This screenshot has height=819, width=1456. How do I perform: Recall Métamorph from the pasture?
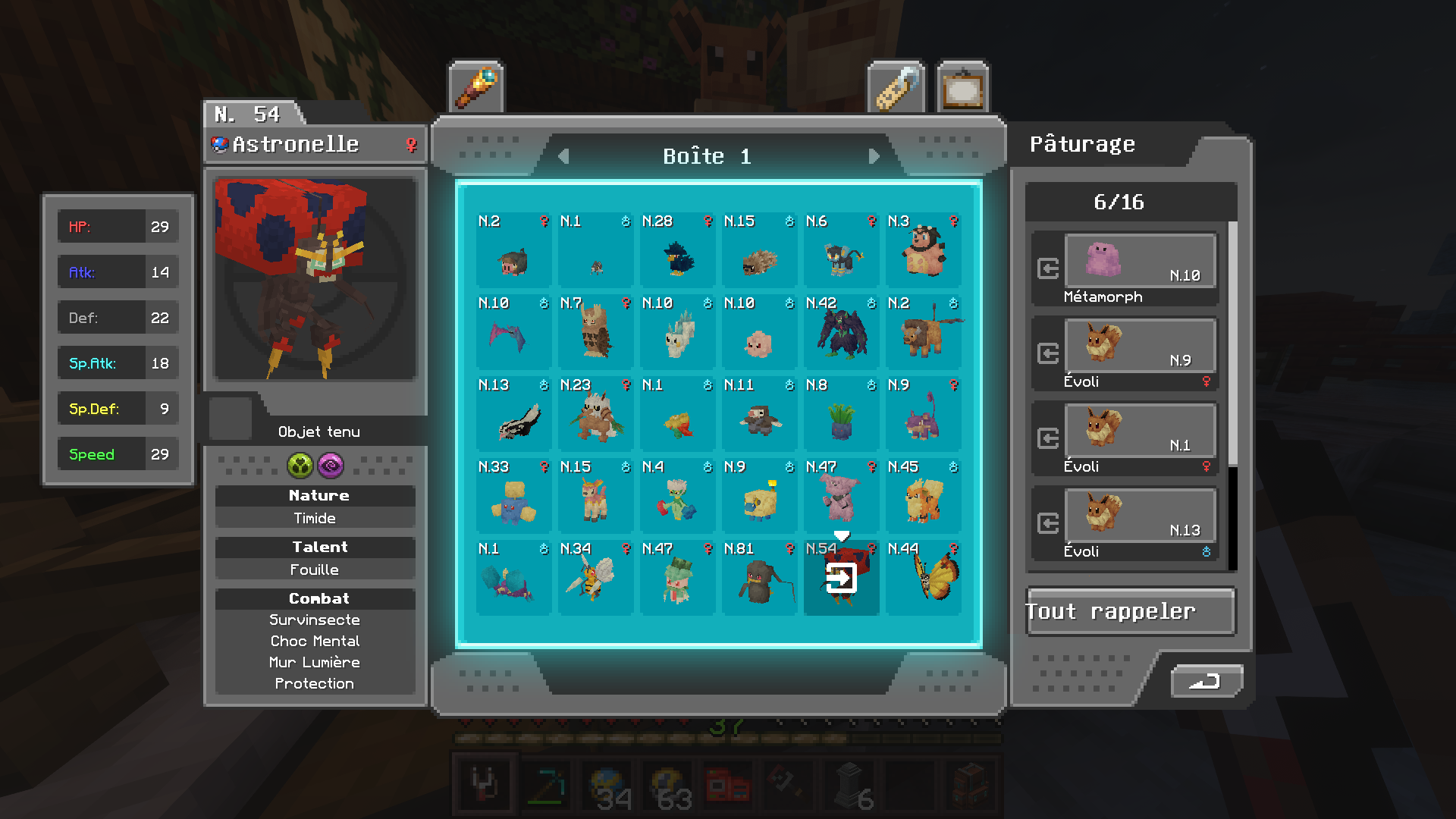point(1048,268)
